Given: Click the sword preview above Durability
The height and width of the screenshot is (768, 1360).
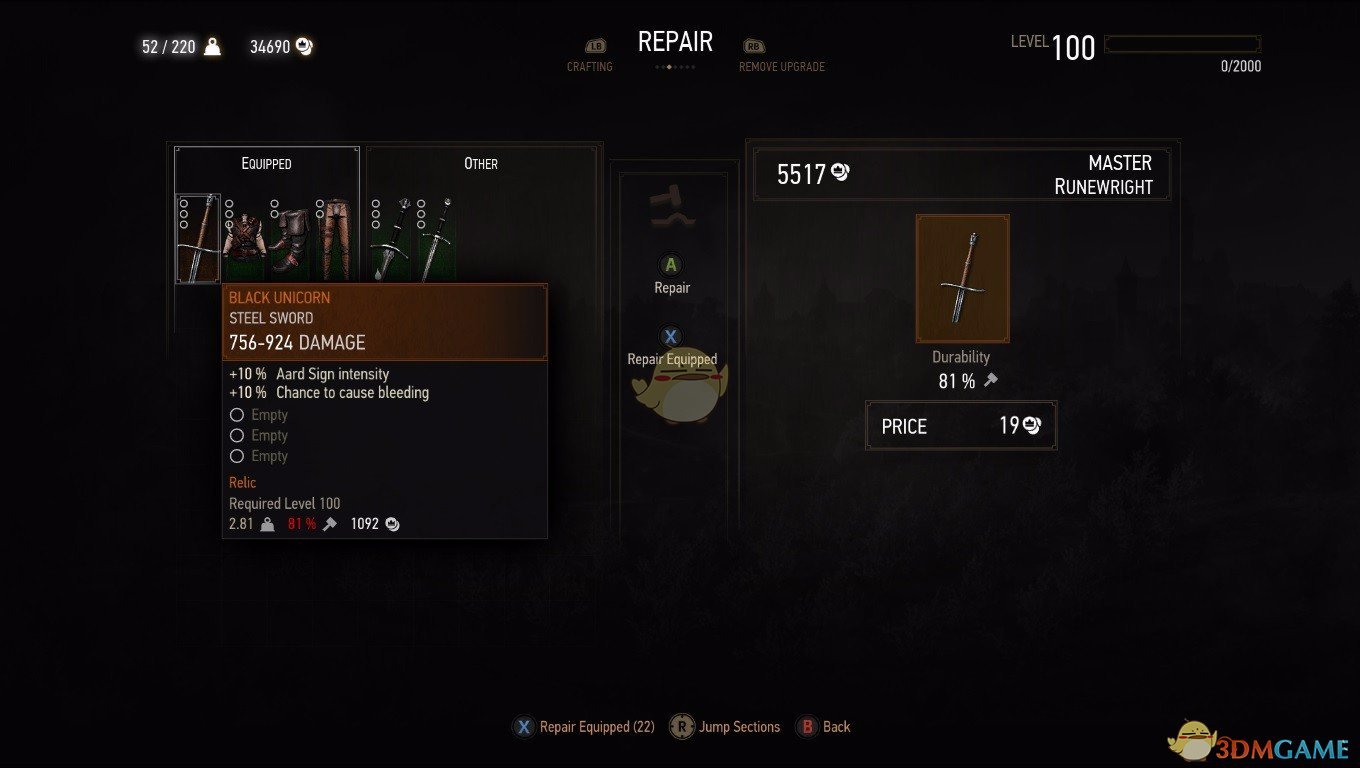Looking at the screenshot, I should tap(962, 278).
